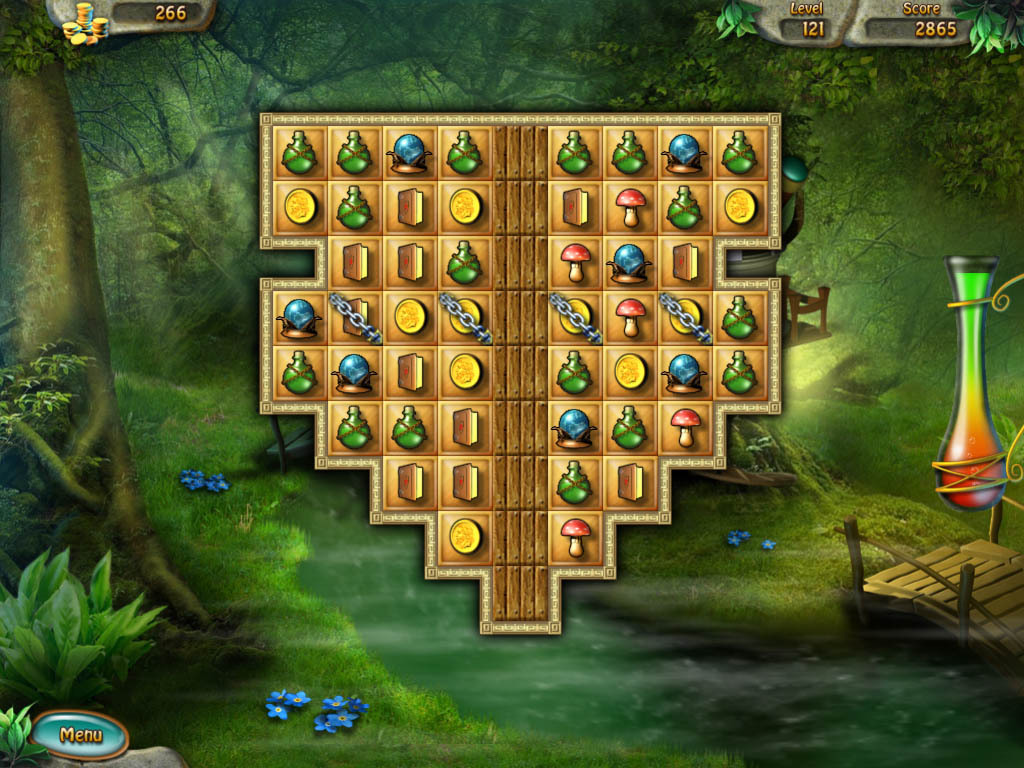This screenshot has width=1024, height=768.
Task: Select the gold coin in the board's bottom row
Action: pyautogui.click(x=464, y=536)
